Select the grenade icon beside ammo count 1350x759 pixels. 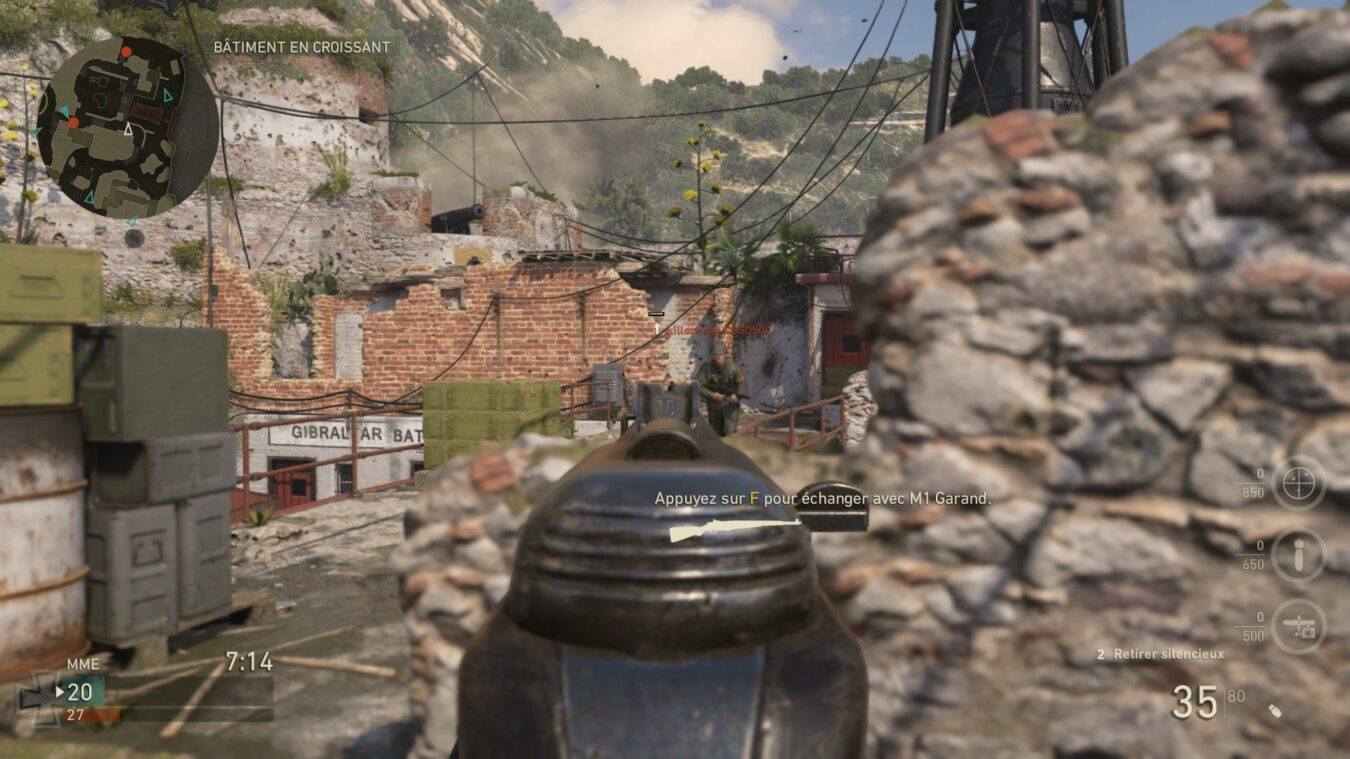1274,711
